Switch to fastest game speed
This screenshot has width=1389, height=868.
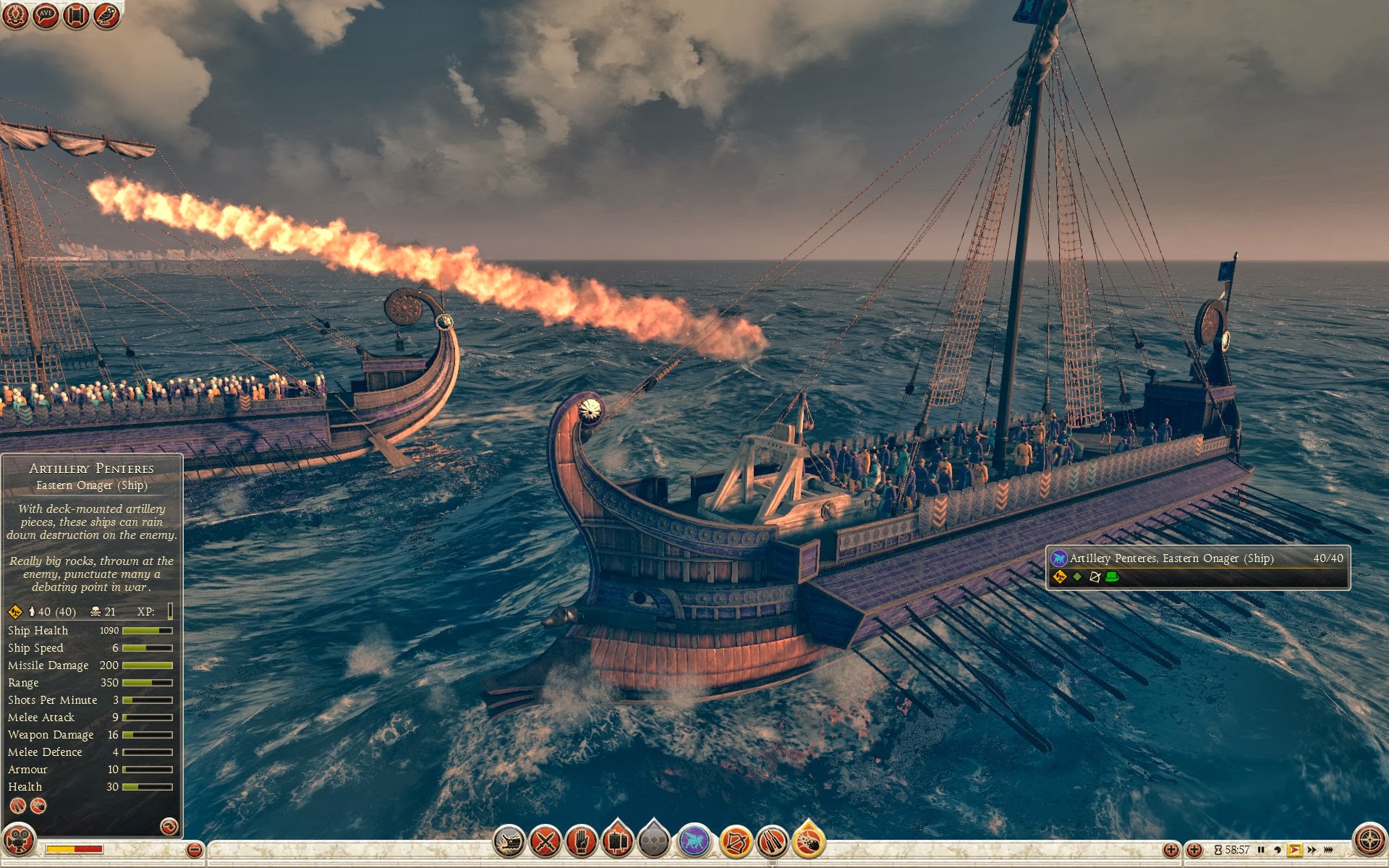(x=1329, y=850)
